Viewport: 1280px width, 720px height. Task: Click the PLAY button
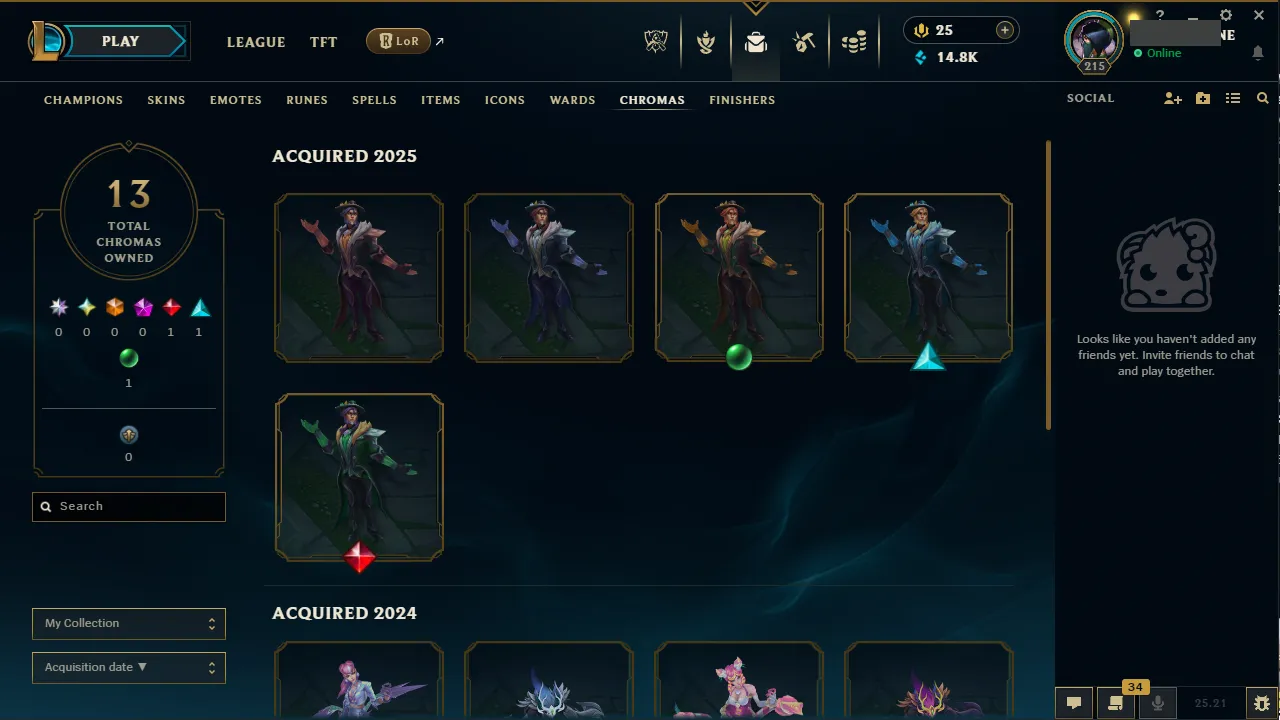coord(120,41)
